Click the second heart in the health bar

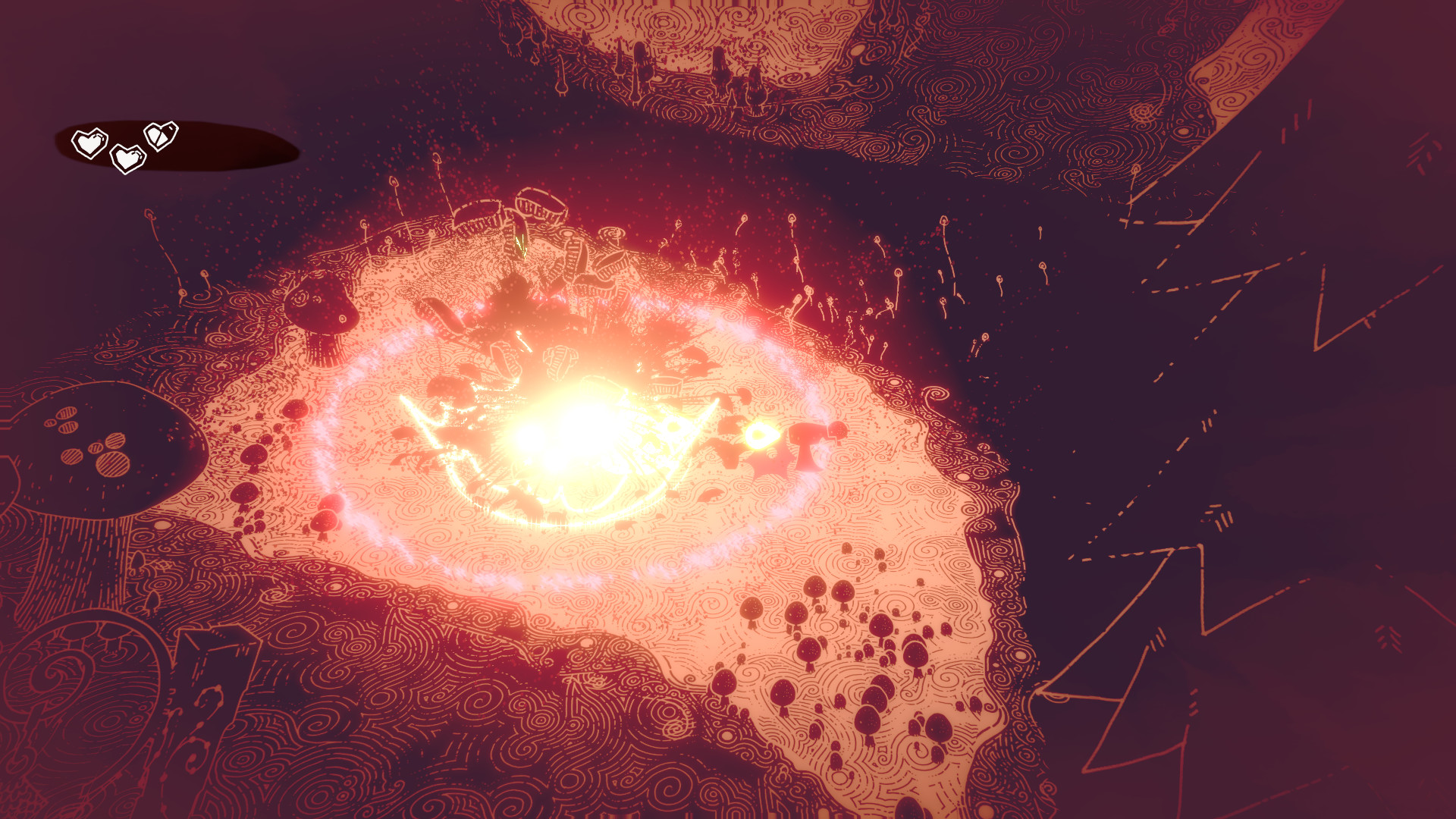pyautogui.click(x=127, y=158)
